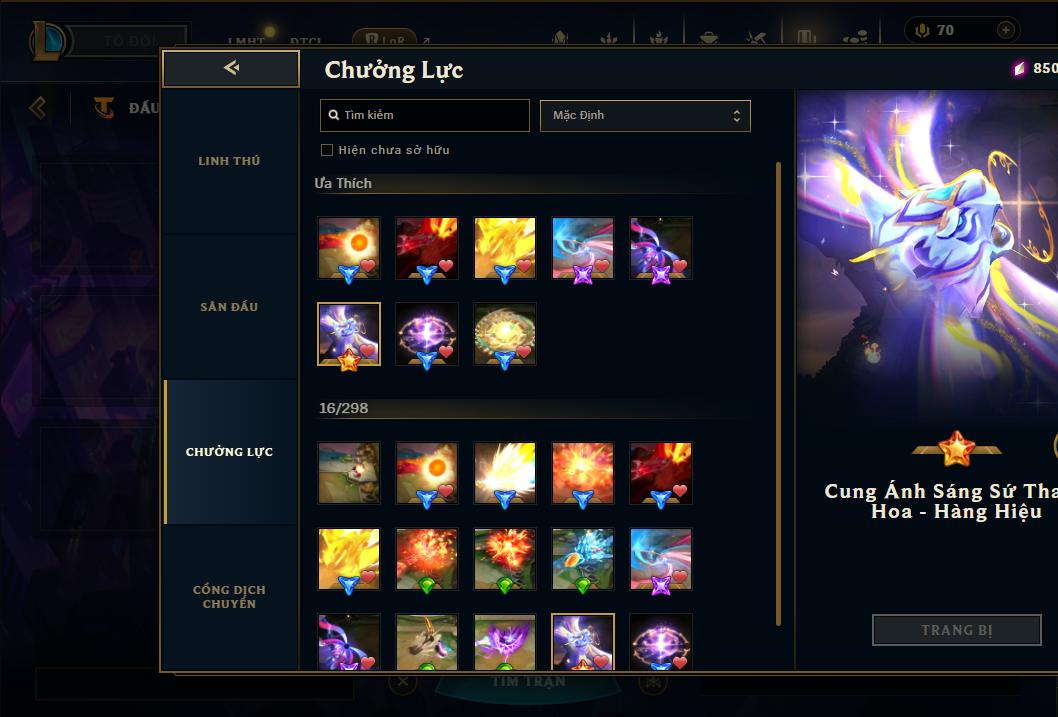Go to the Cổng Dịch Chuyển tab
Screen dimensions: 1058x717
[229, 597]
